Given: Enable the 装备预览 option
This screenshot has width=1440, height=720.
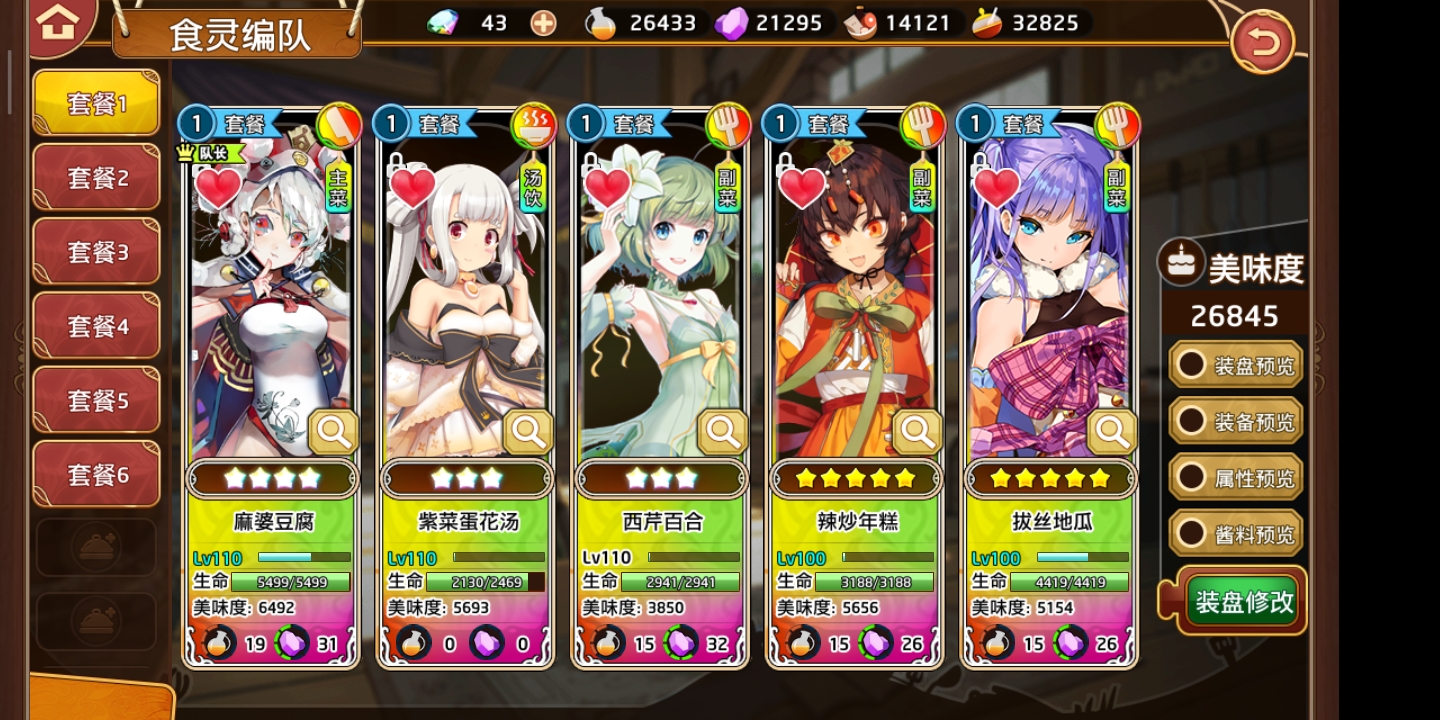Looking at the screenshot, I should [x=1236, y=422].
